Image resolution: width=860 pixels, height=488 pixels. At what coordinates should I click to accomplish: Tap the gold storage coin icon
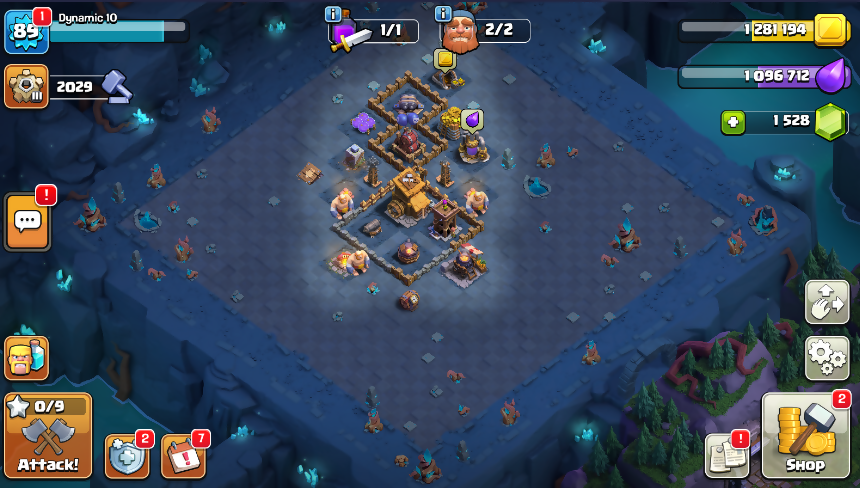(829, 30)
